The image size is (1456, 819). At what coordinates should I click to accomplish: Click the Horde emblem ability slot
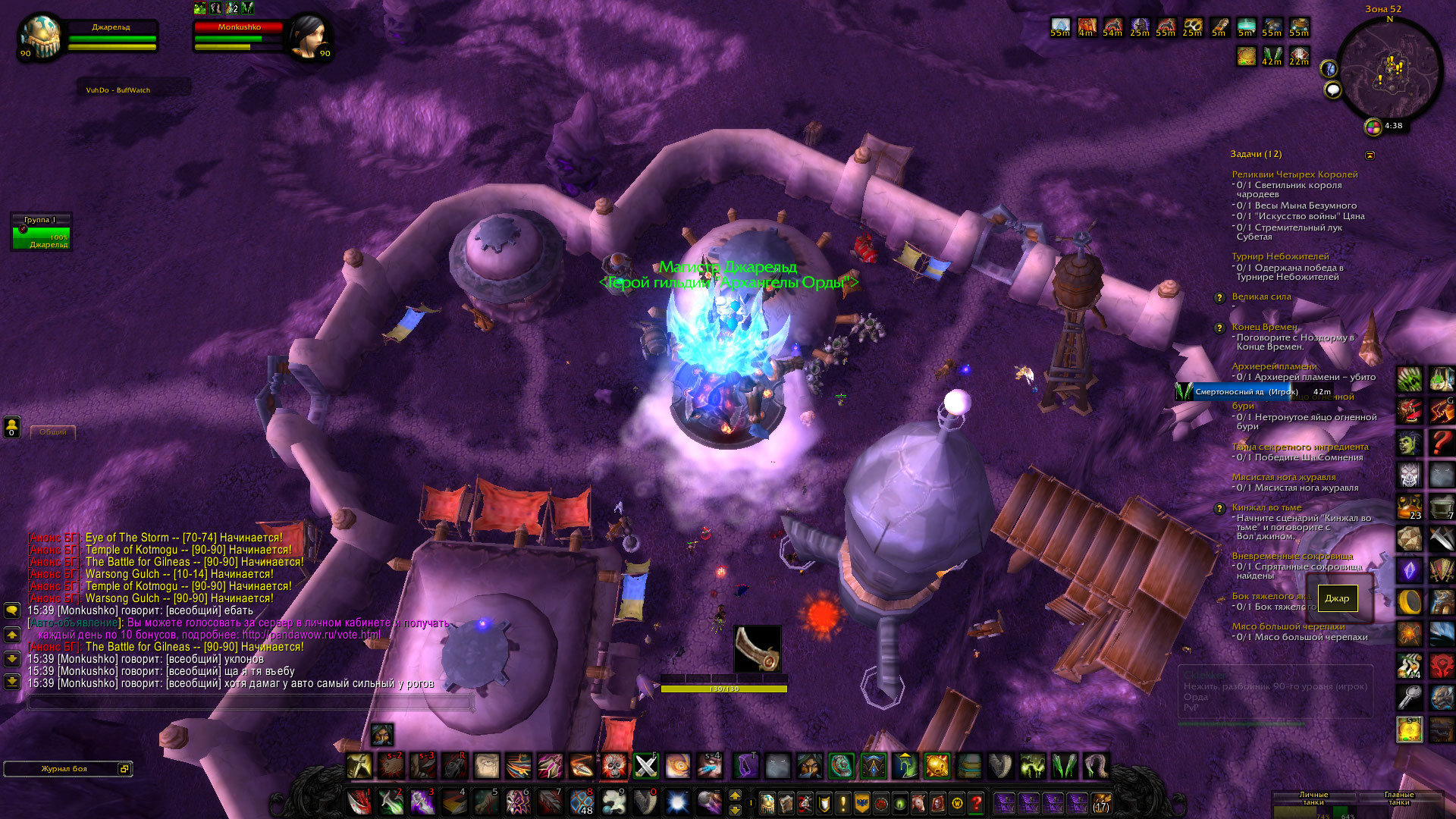[x=1442, y=665]
